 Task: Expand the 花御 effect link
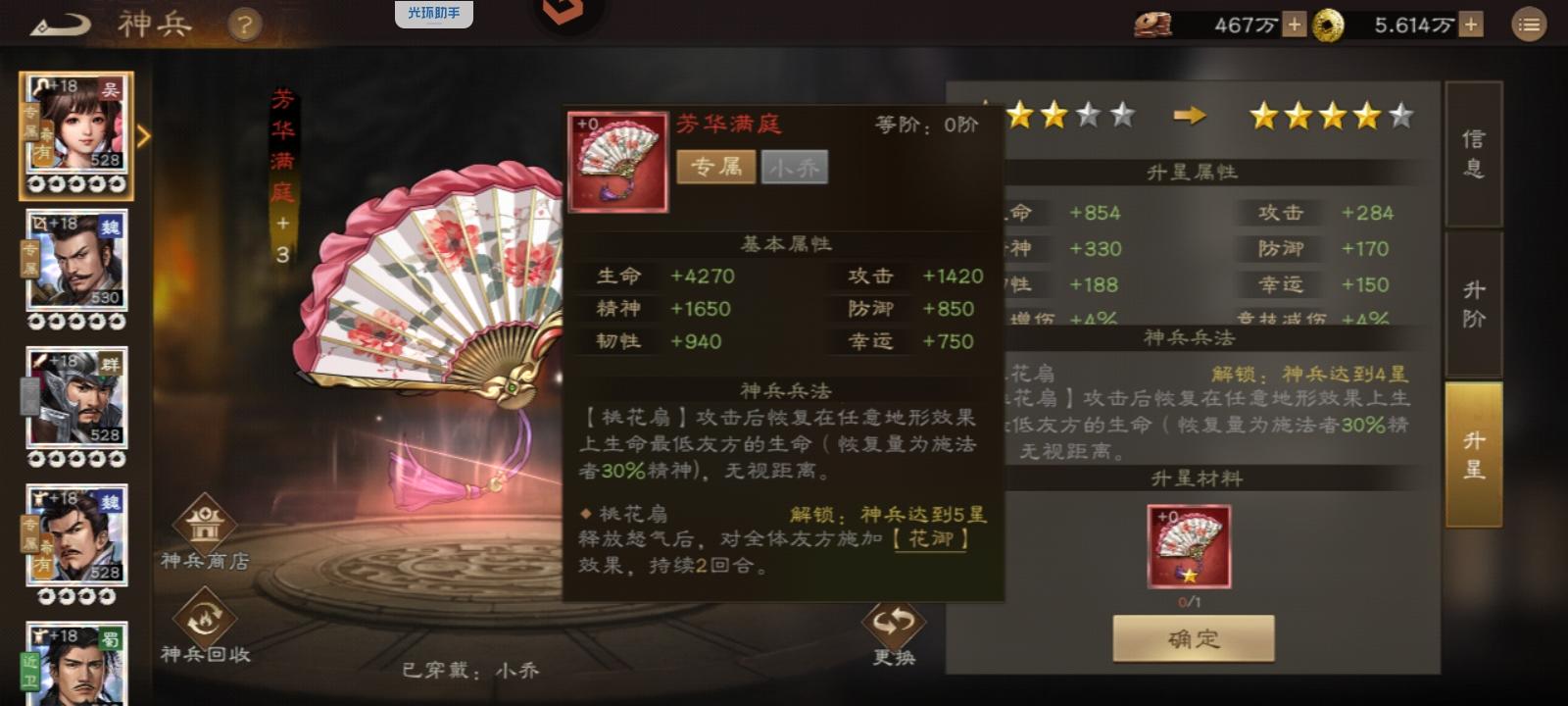tap(934, 540)
